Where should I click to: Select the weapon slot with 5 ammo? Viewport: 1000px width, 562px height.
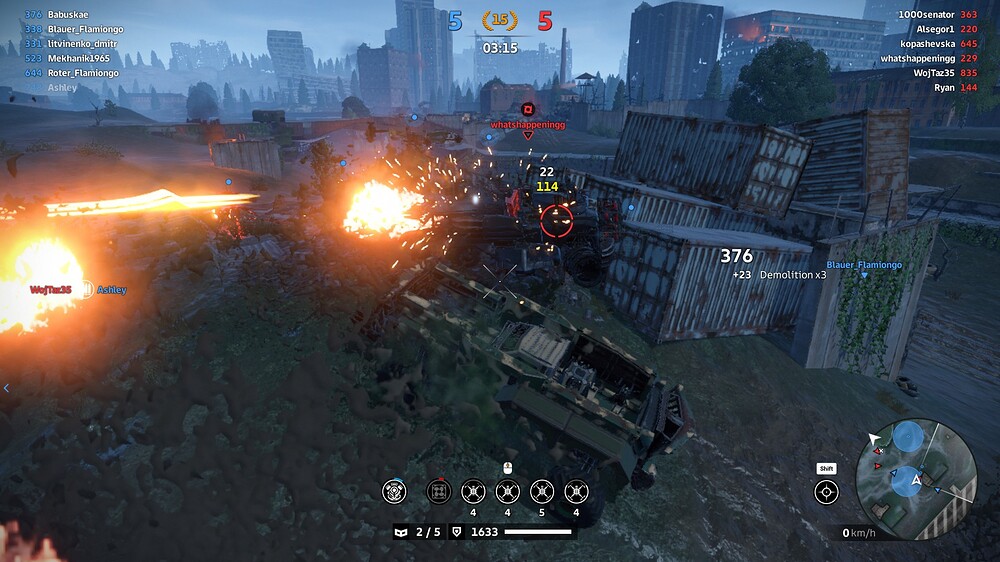(542, 491)
